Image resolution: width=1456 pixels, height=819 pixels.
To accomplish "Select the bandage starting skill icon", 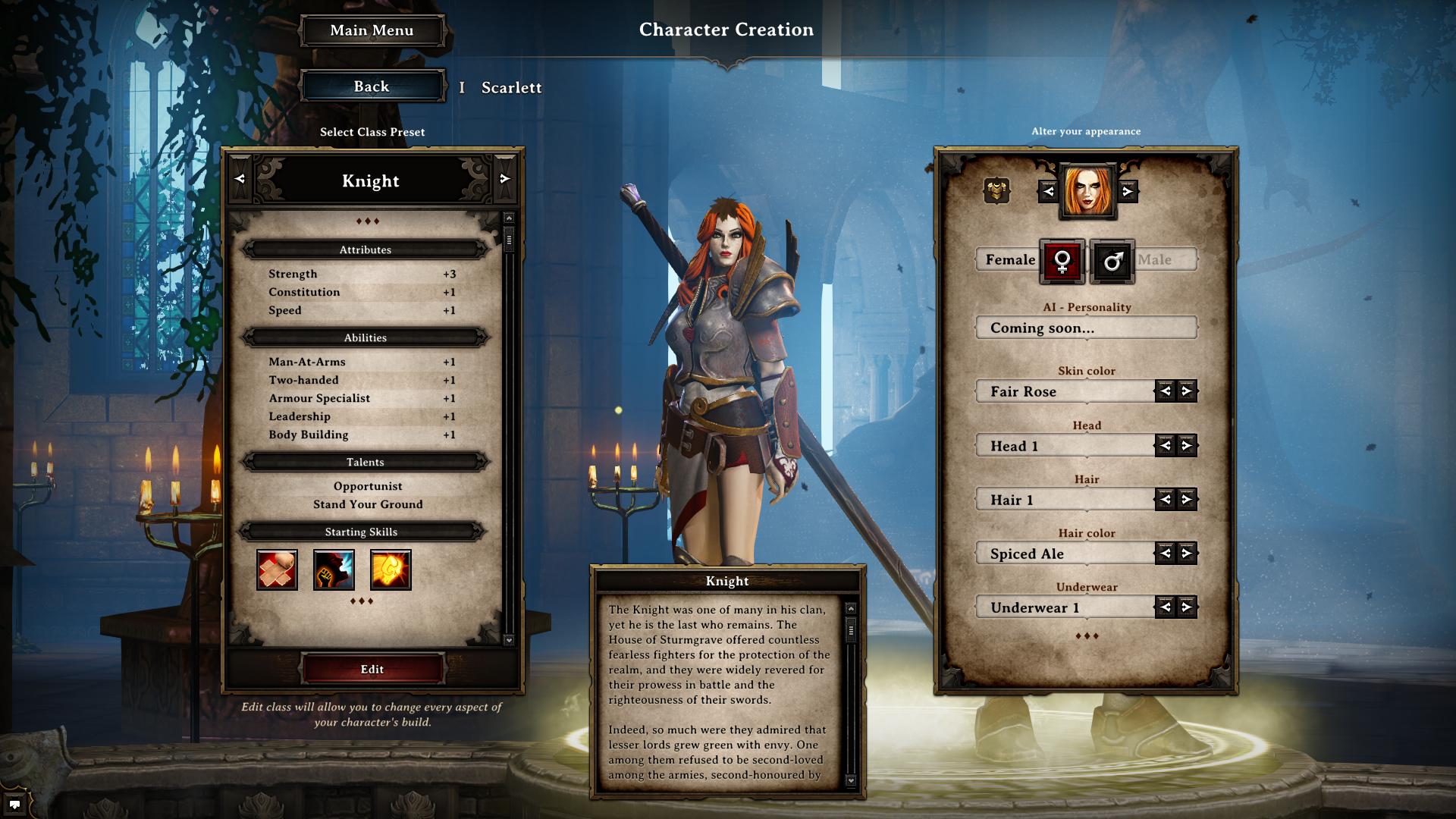I will (x=277, y=570).
